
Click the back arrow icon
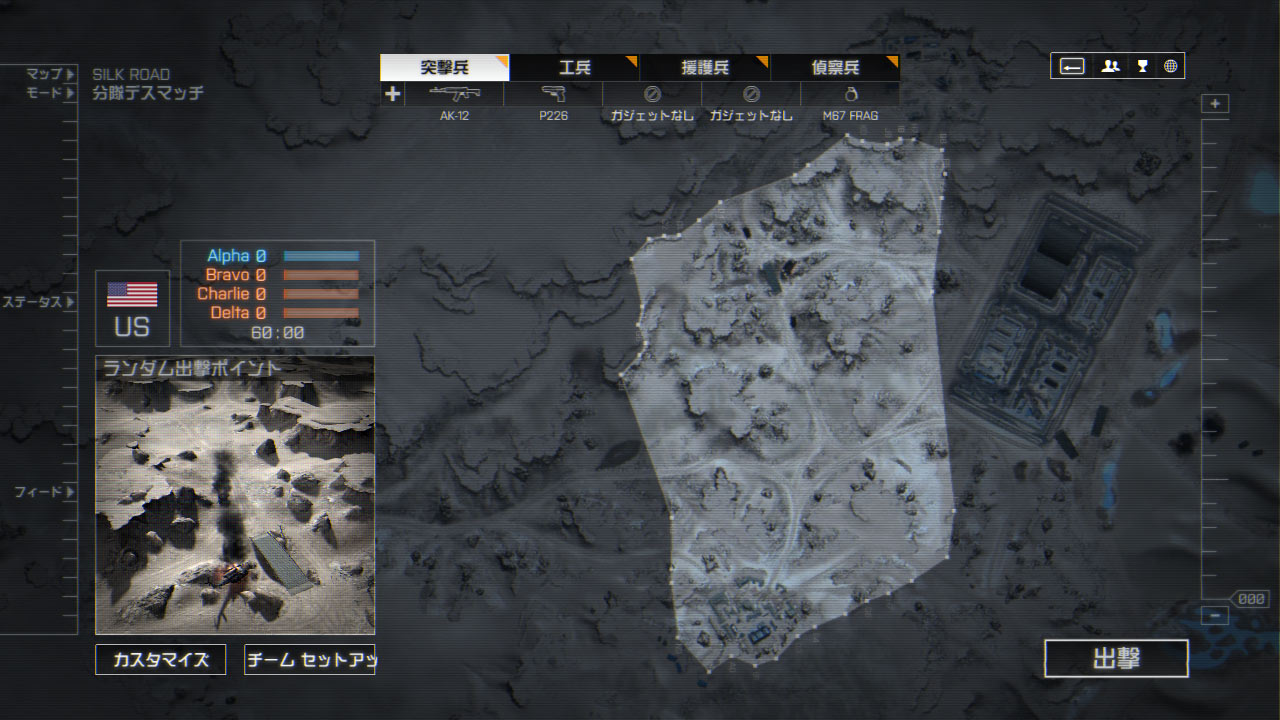click(x=1072, y=66)
